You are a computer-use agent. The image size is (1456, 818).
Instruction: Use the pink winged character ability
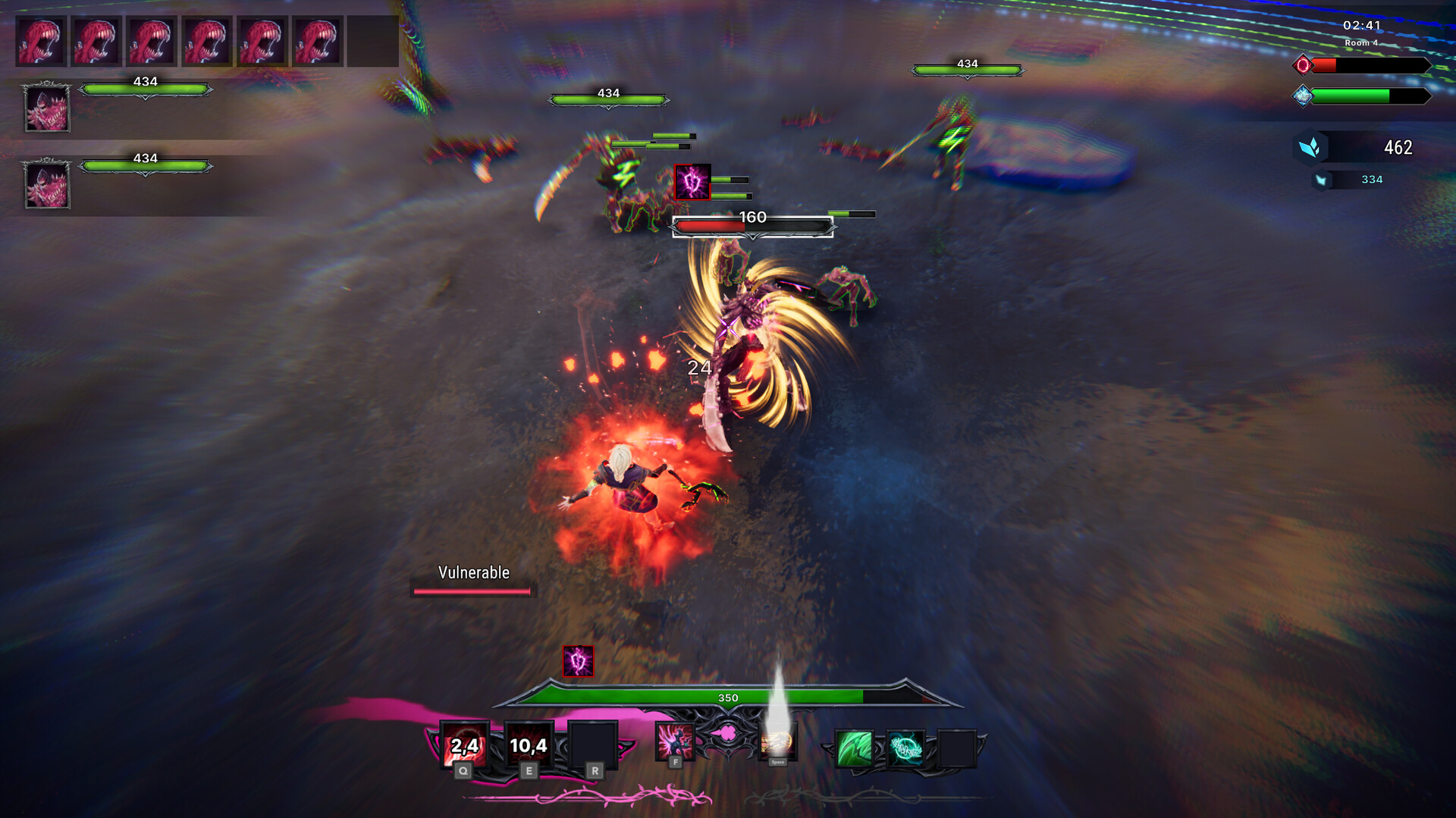click(674, 741)
